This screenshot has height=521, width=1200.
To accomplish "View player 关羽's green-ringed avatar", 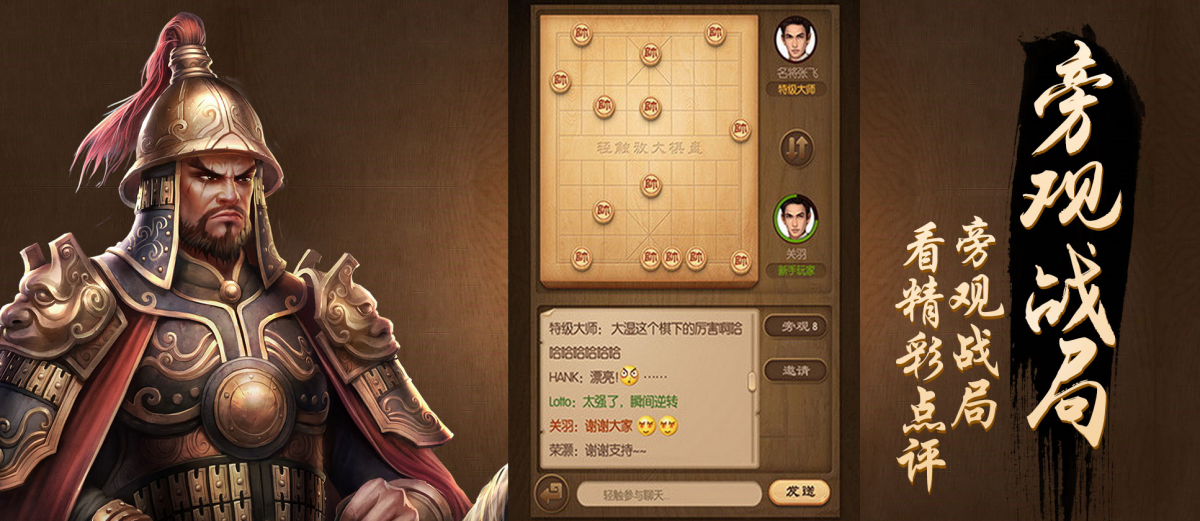I will (796, 217).
